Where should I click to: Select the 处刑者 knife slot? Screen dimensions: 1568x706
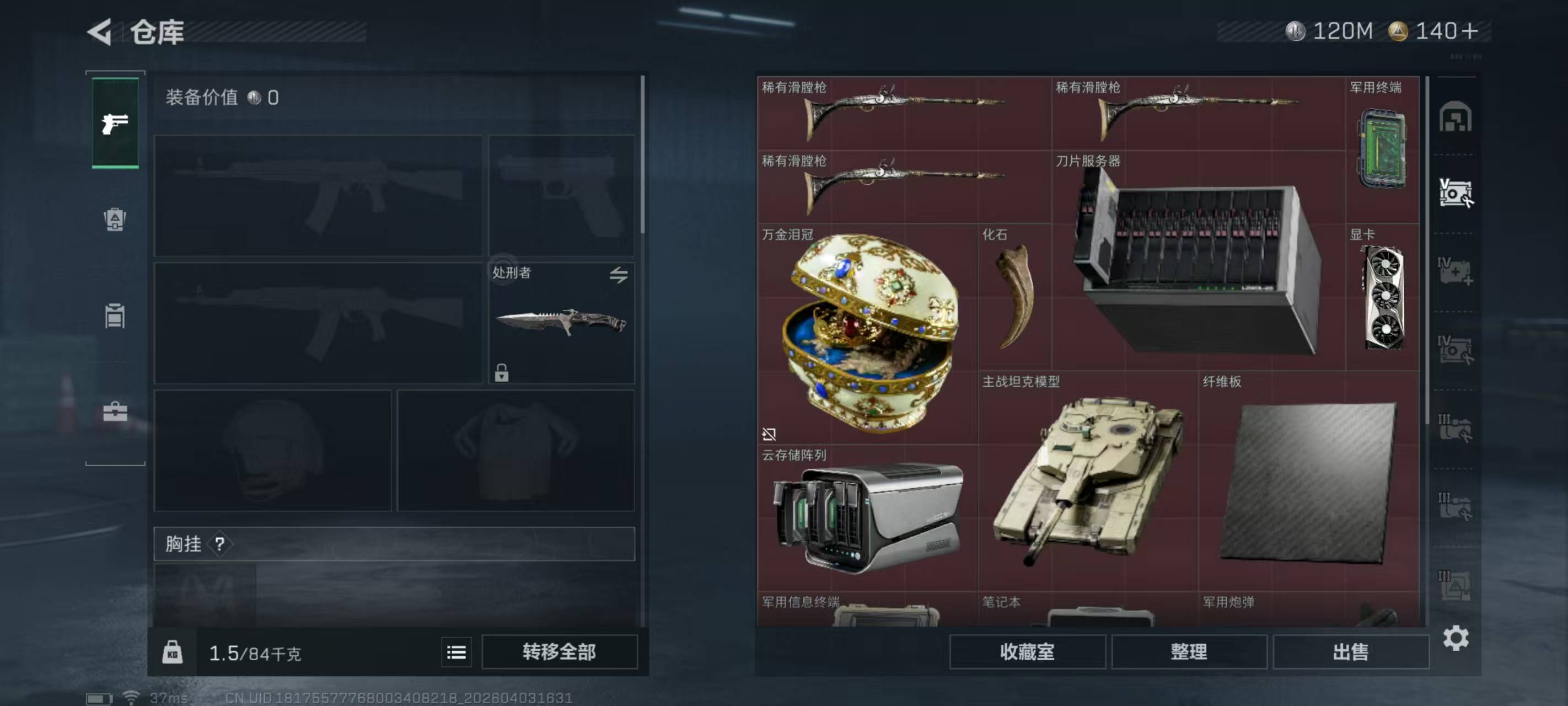(561, 323)
